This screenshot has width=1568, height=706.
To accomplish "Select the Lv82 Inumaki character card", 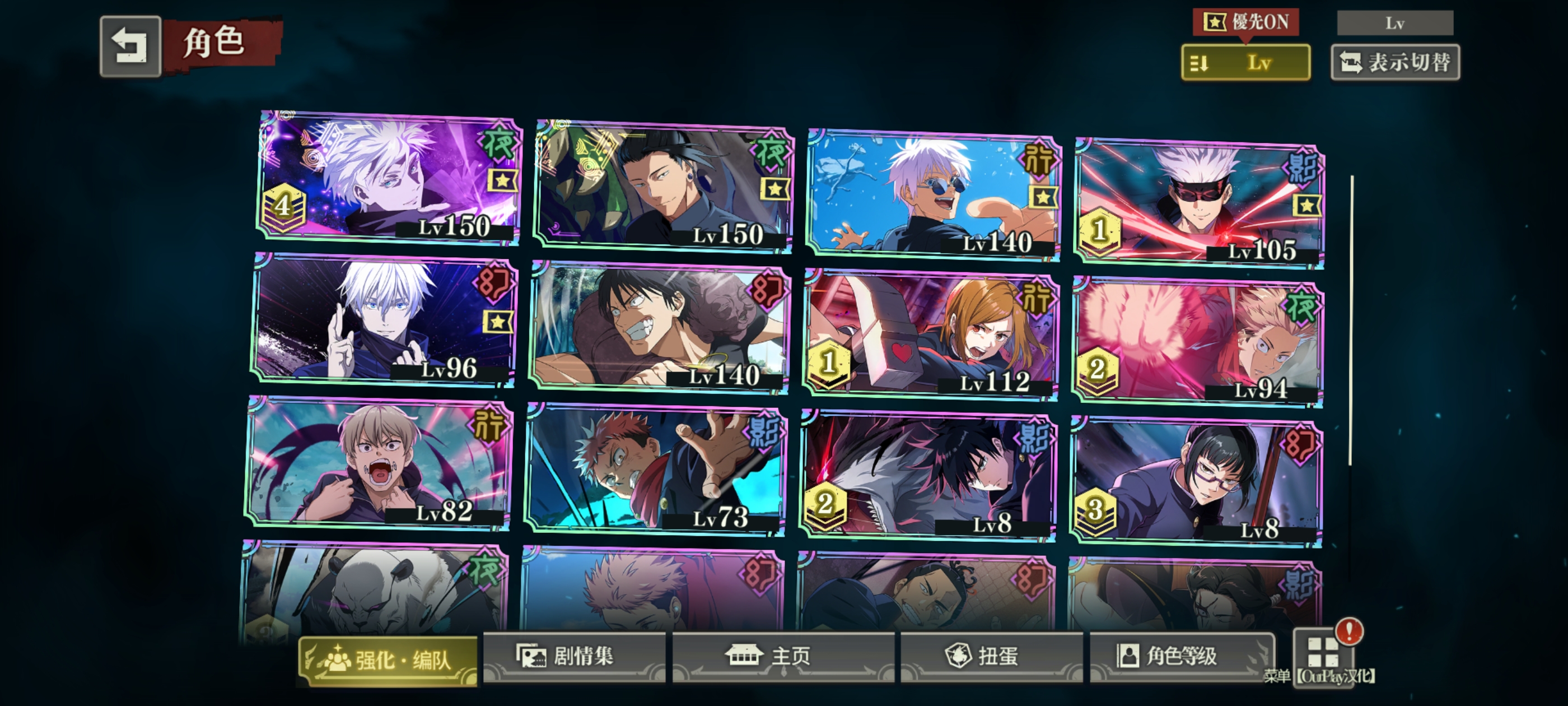I will pyautogui.click(x=380, y=463).
